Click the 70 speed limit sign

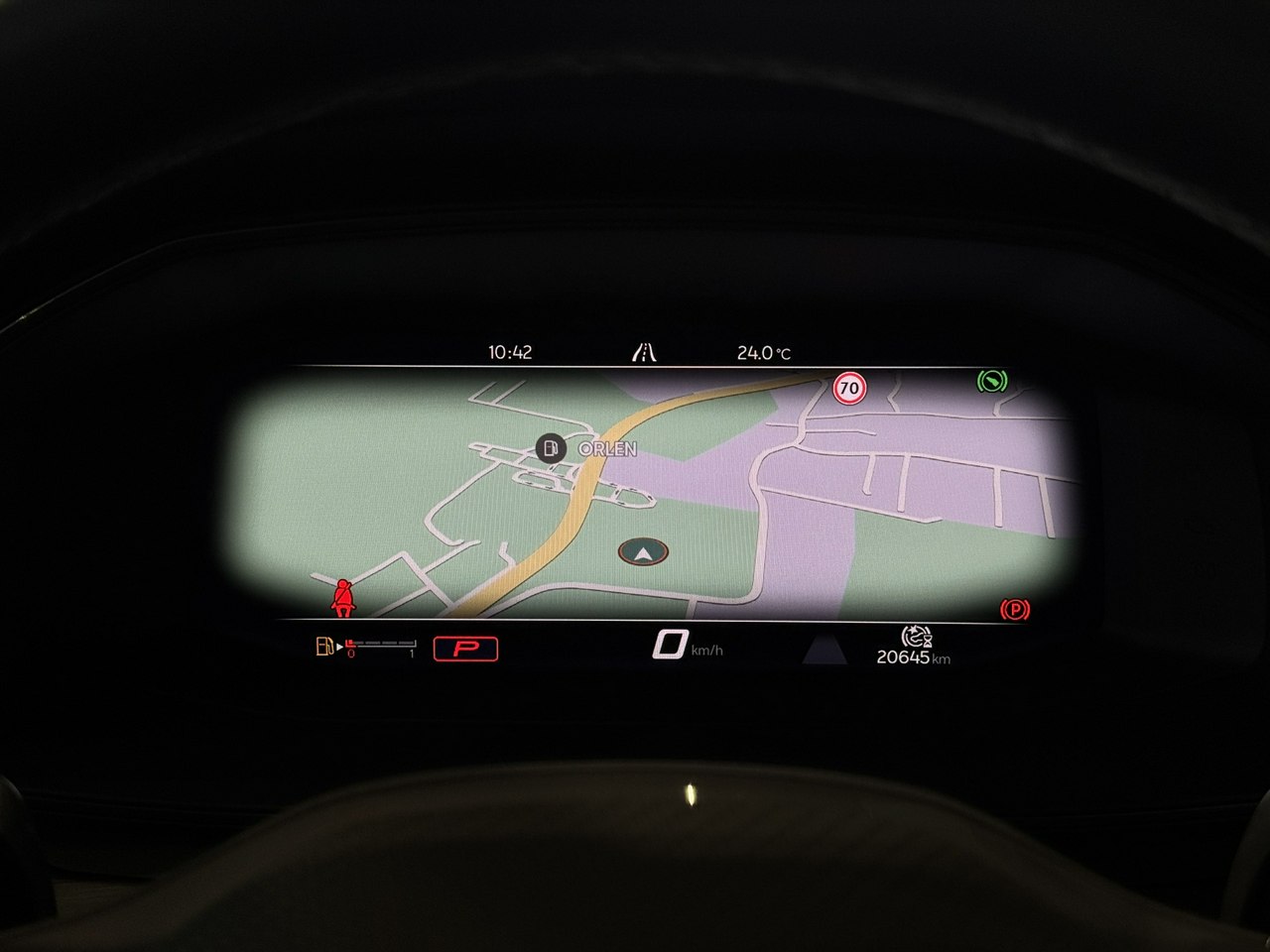pos(848,388)
